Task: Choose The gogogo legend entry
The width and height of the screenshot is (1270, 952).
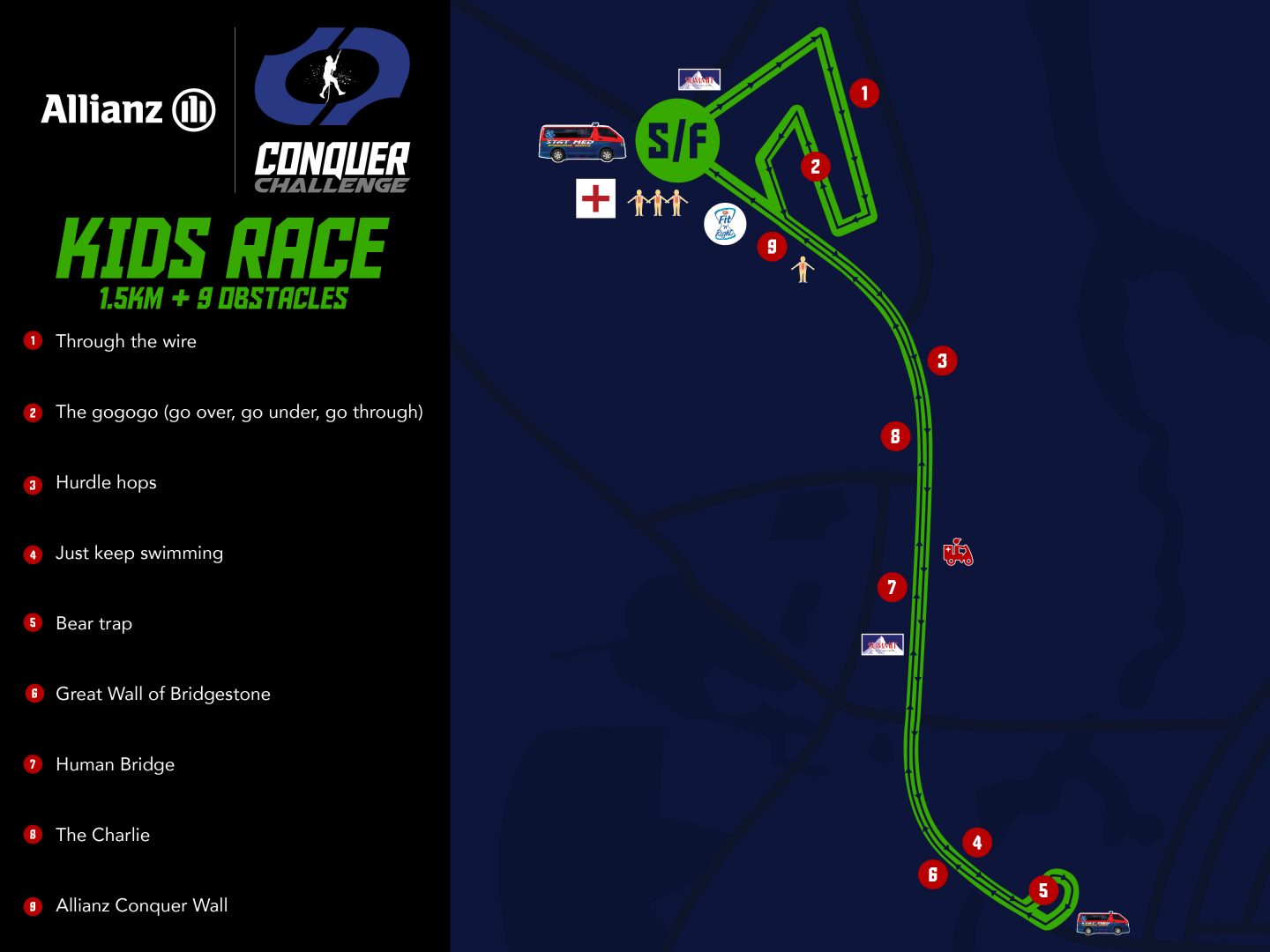Action: [x=238, y=412]
